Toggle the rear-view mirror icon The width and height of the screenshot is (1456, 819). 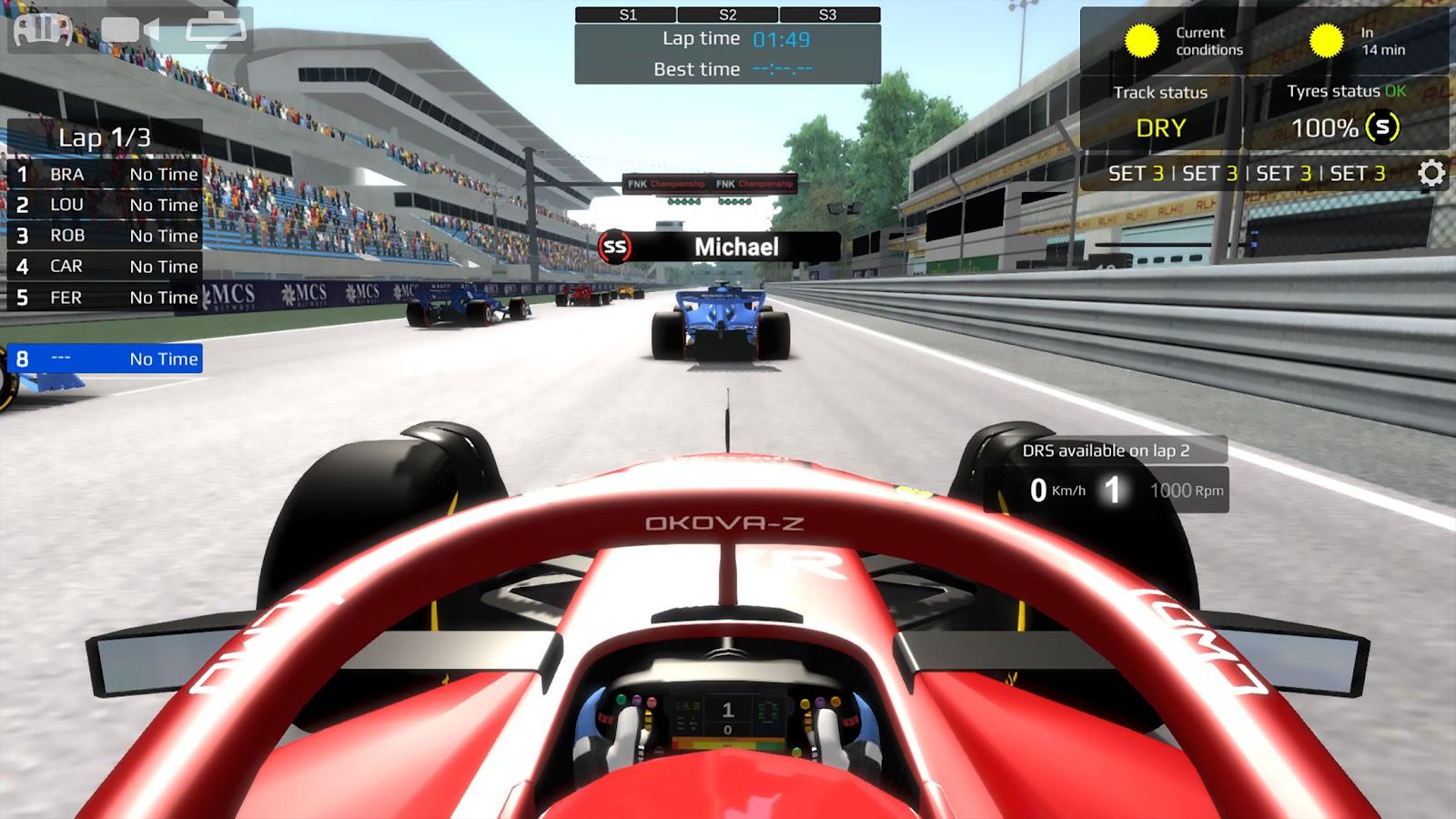point(216,30)
